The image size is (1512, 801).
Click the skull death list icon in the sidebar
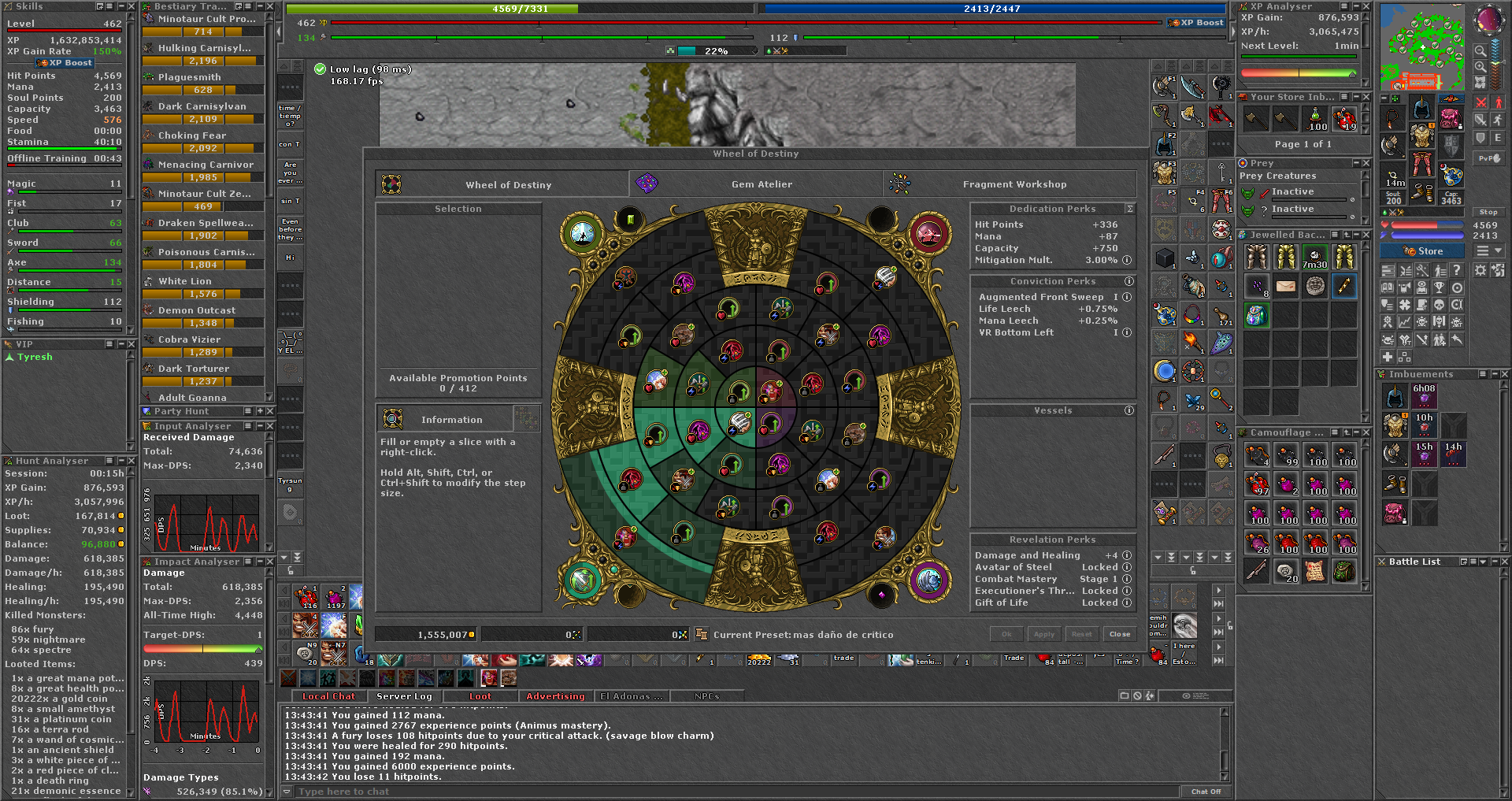[x=1439, y=305]
